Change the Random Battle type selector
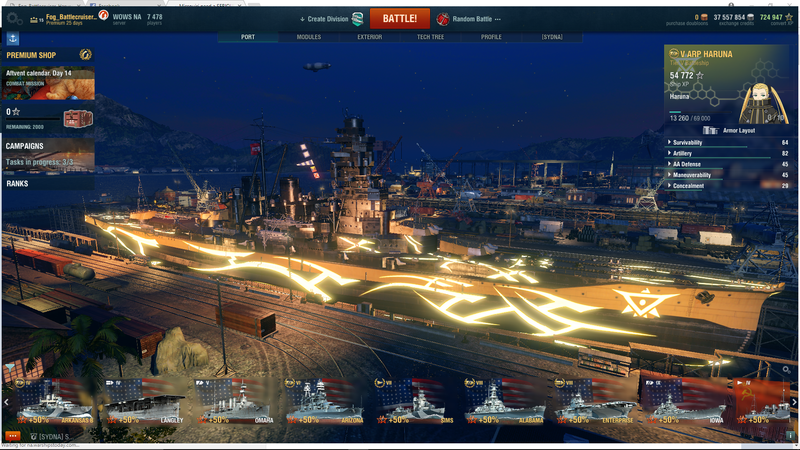Image resolution: width=800 pixels, height=450 pixels. coord(469,19)
